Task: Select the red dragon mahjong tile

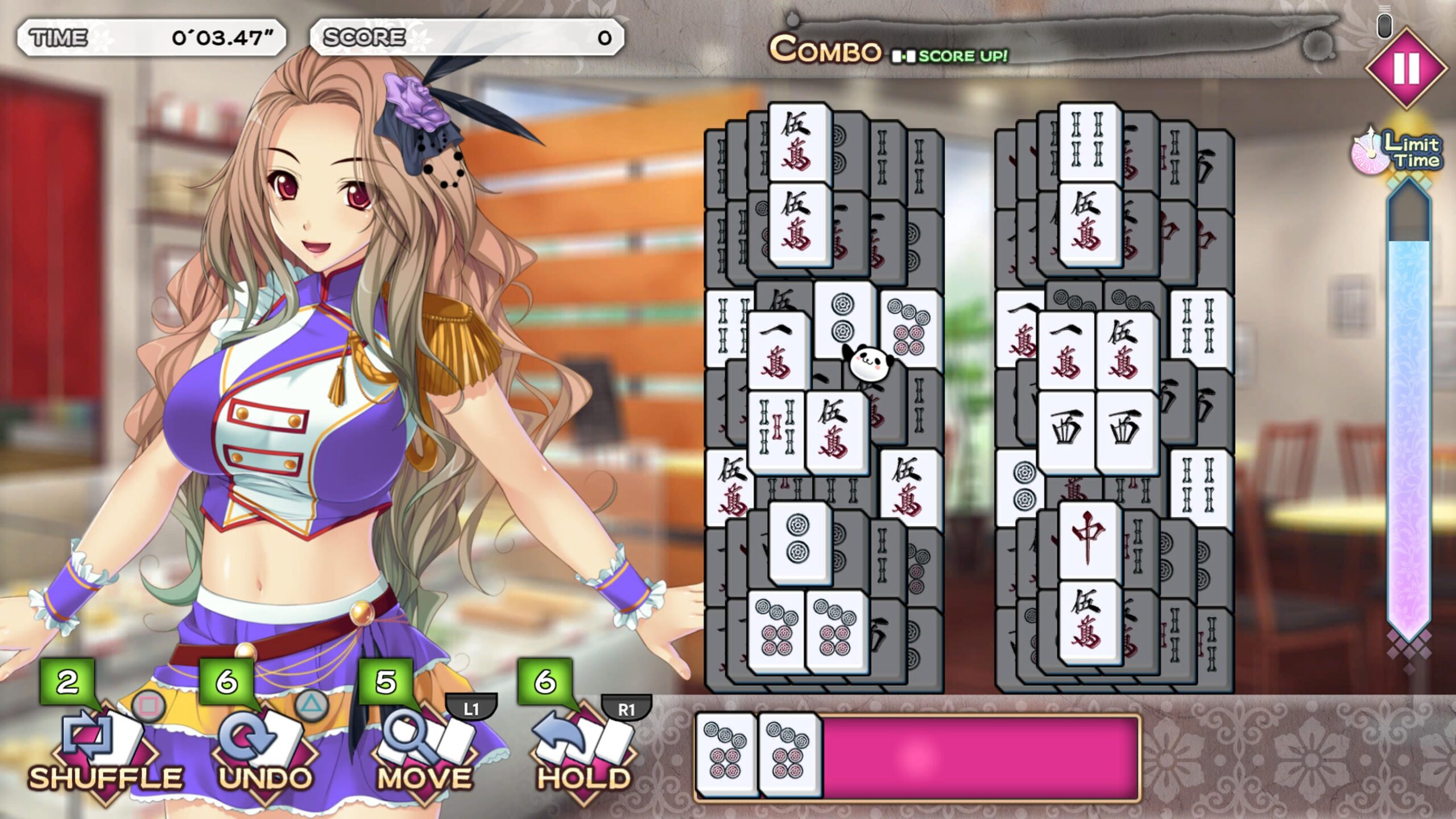Action: click(x=1089, y=537)
